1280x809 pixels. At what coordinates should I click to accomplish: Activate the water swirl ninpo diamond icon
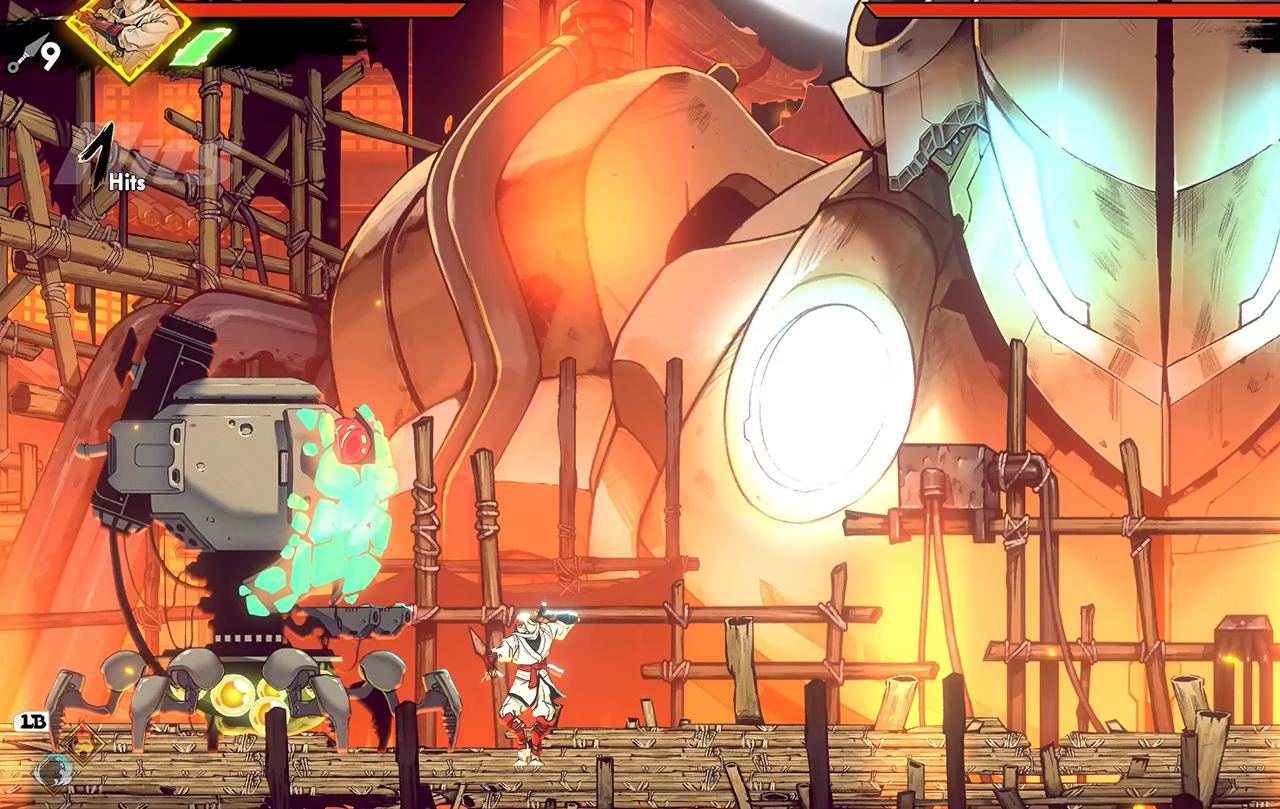[50, 771]
